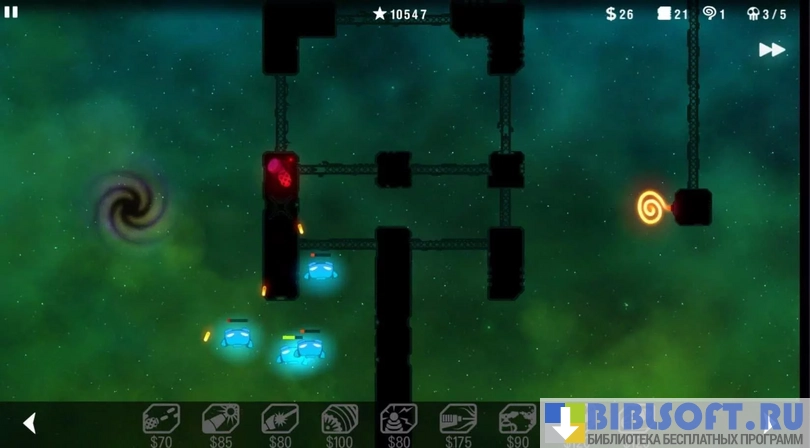
Task: Choose the $85 tower
Action: pyautogui.click(x=220, y=420)
